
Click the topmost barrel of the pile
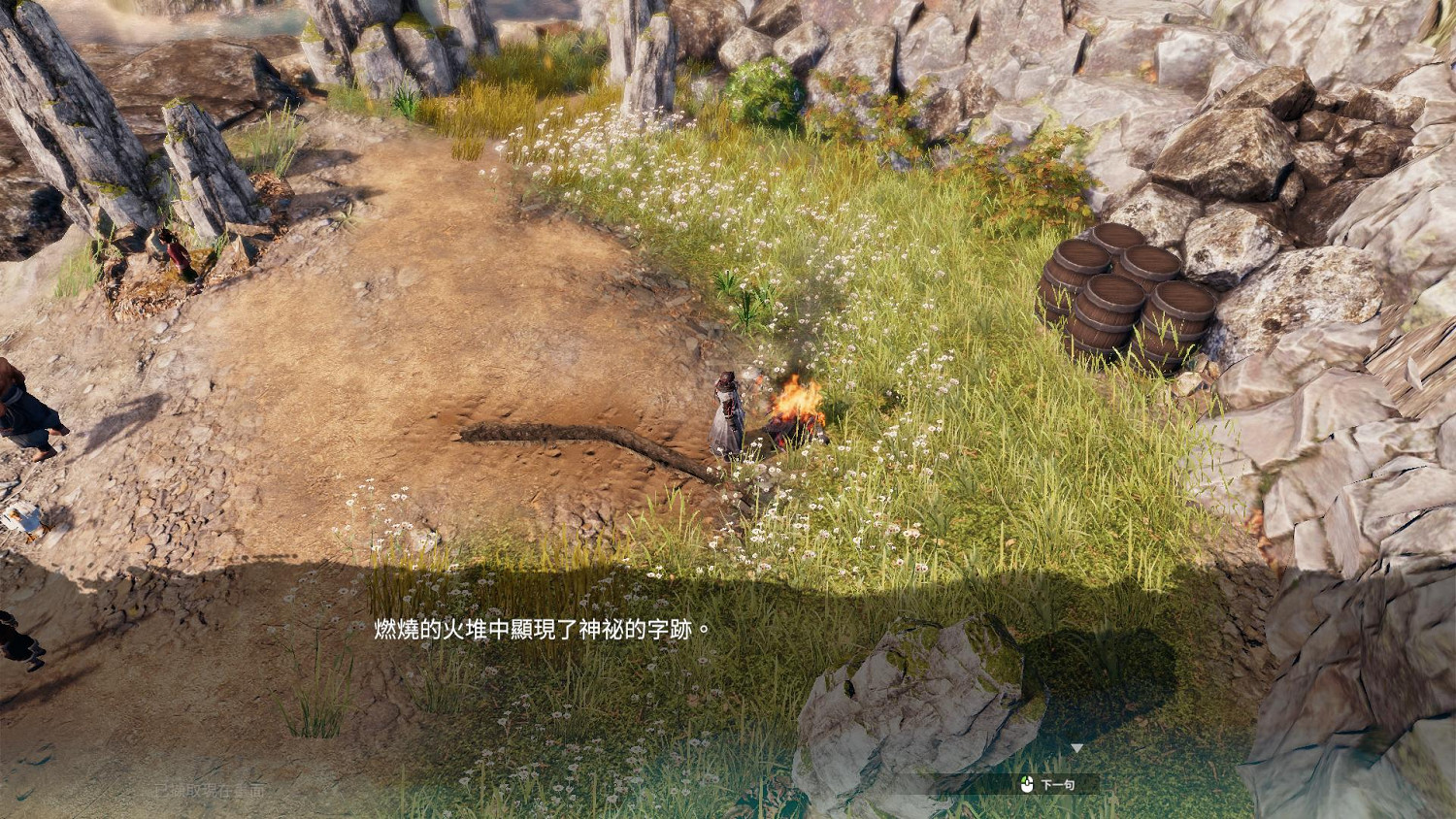[1118, 236]
